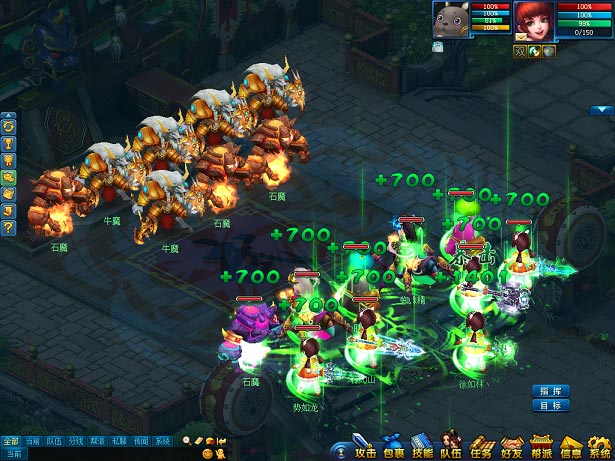615x461 pixels.
Task: Click the 目标 (Target) button
Action: click(x=551, y=406)
